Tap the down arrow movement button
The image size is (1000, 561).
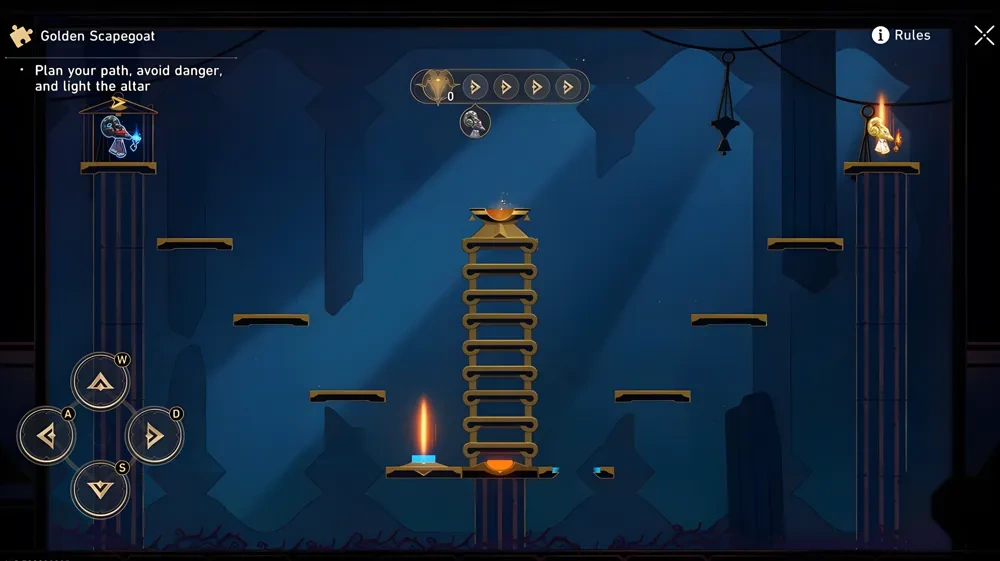pos(99,489)
